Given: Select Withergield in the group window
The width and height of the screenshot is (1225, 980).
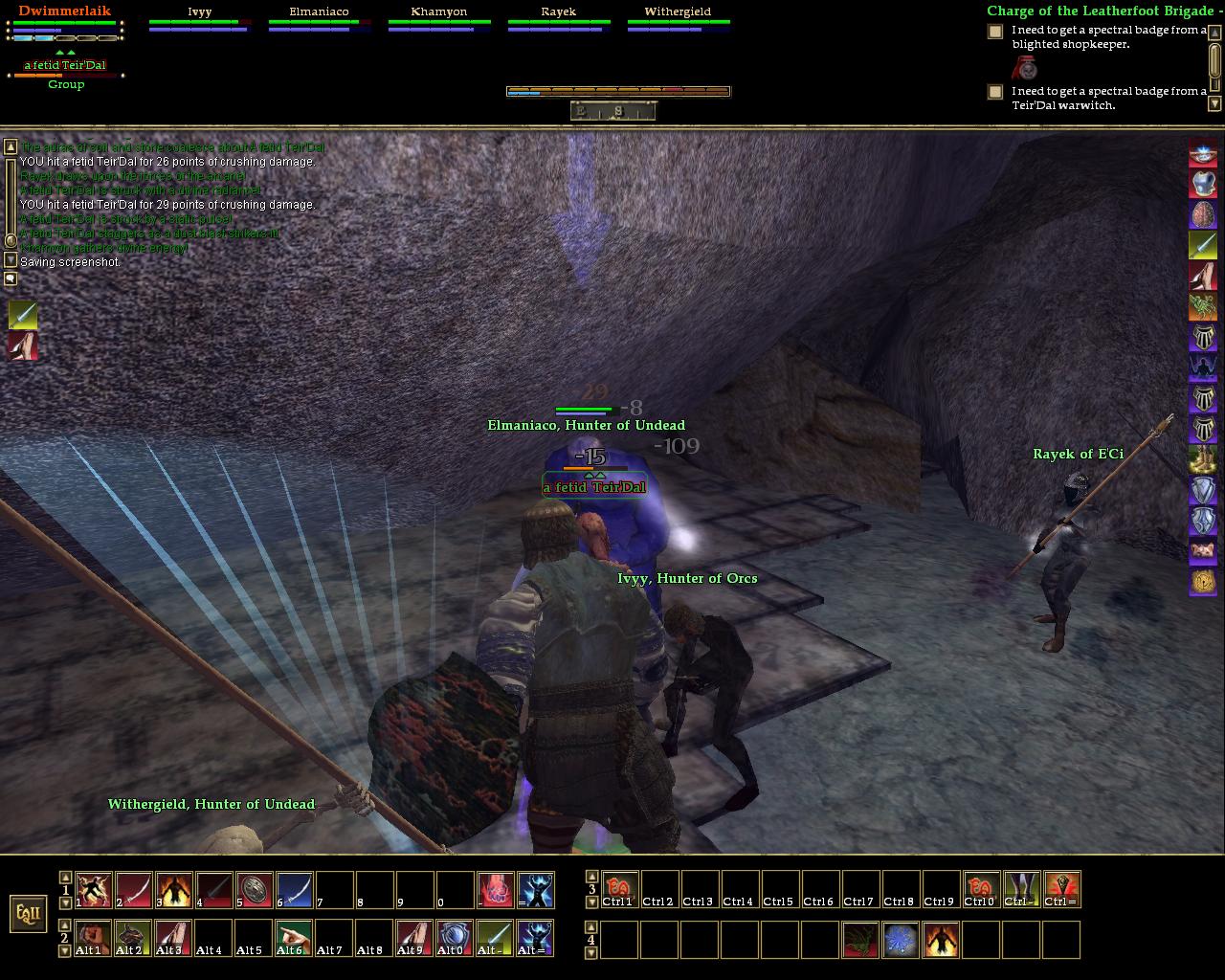Looking at the screenshot, I should [x=678, y=12].
